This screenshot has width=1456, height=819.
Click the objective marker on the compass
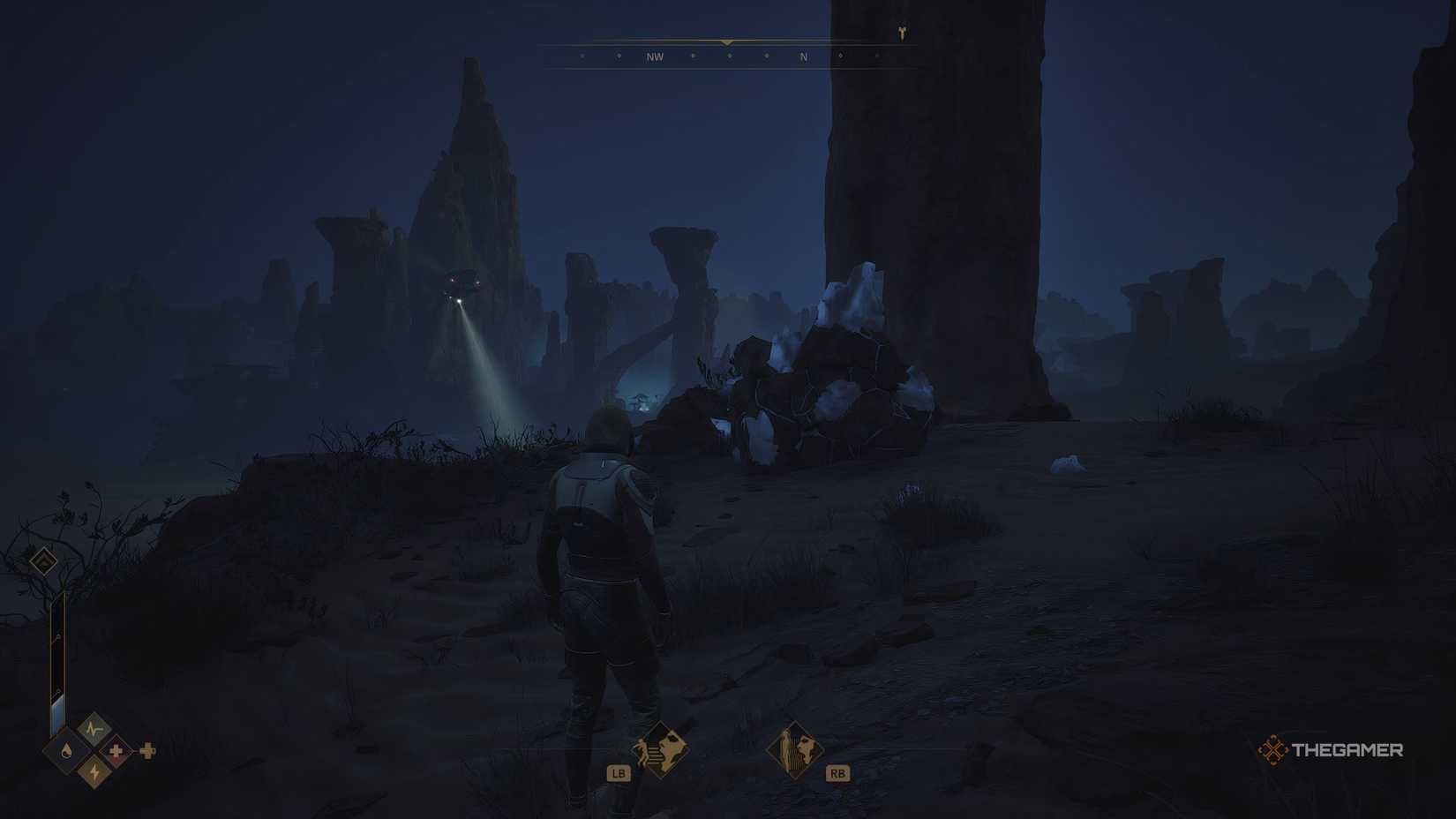click(x=902, y=32)
